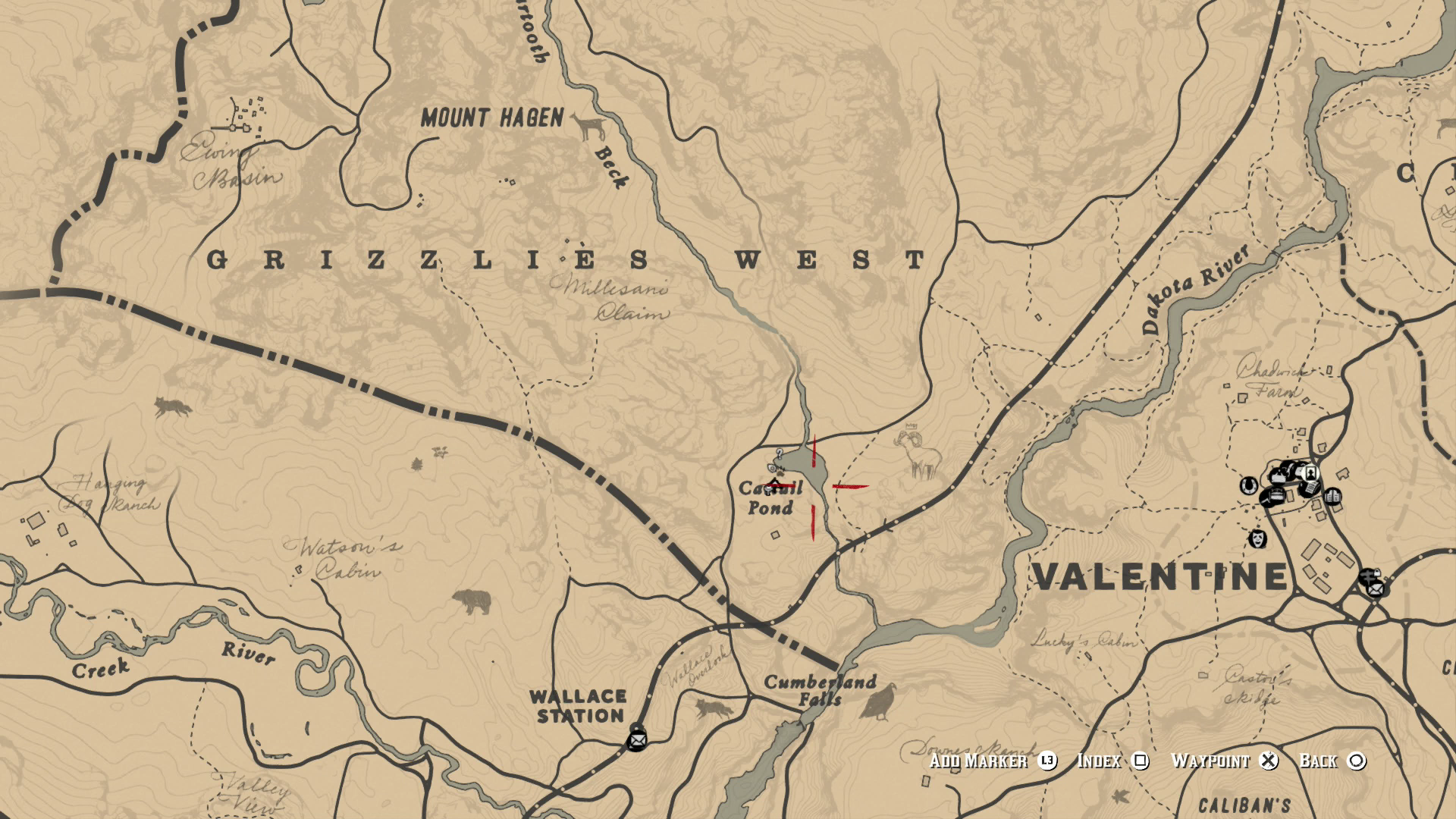The image size is (1456, 819).
Task: Click the white photograph marker above Valentine
Action: [1310, 473]
